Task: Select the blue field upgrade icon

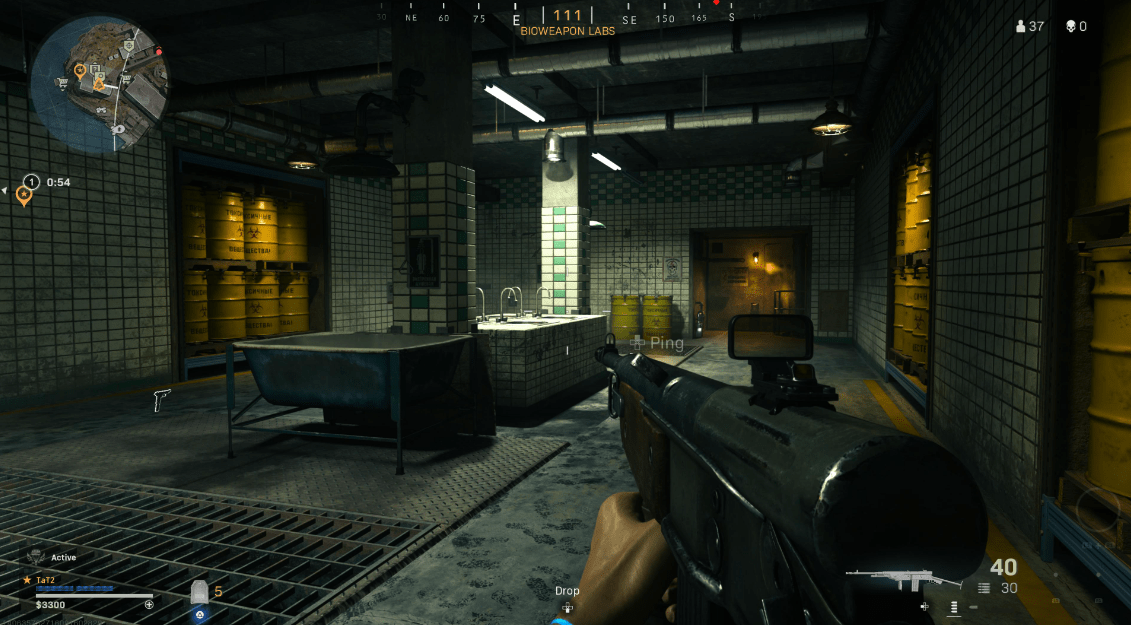Action: 200,614
